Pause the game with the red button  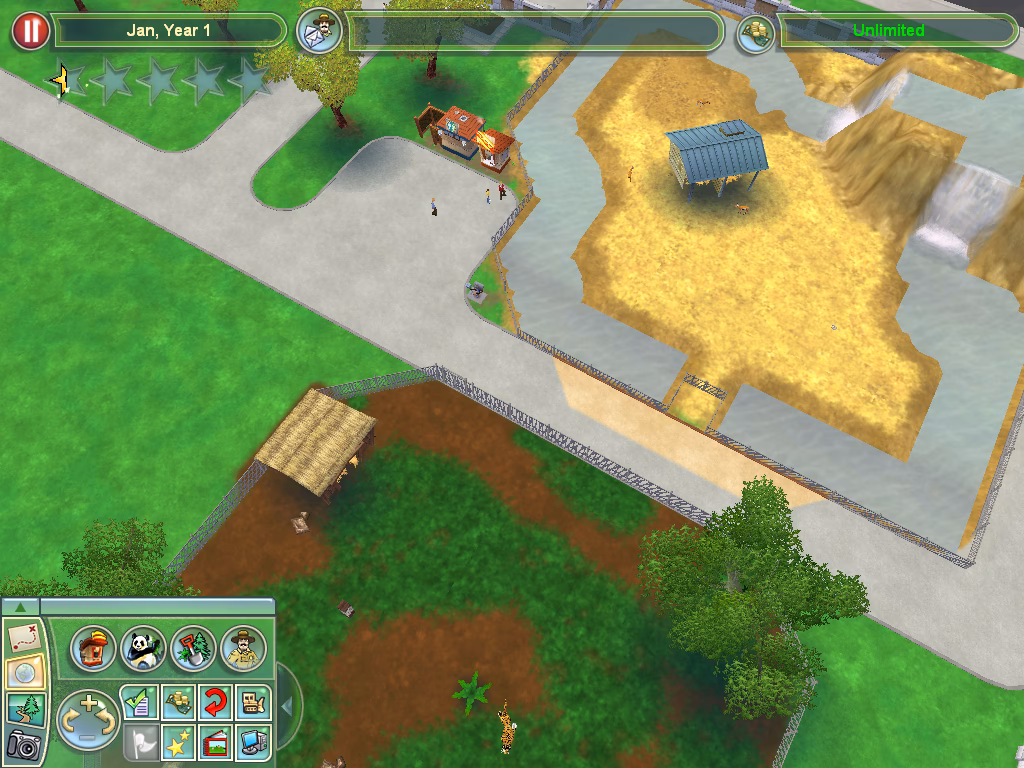point(31,31)
